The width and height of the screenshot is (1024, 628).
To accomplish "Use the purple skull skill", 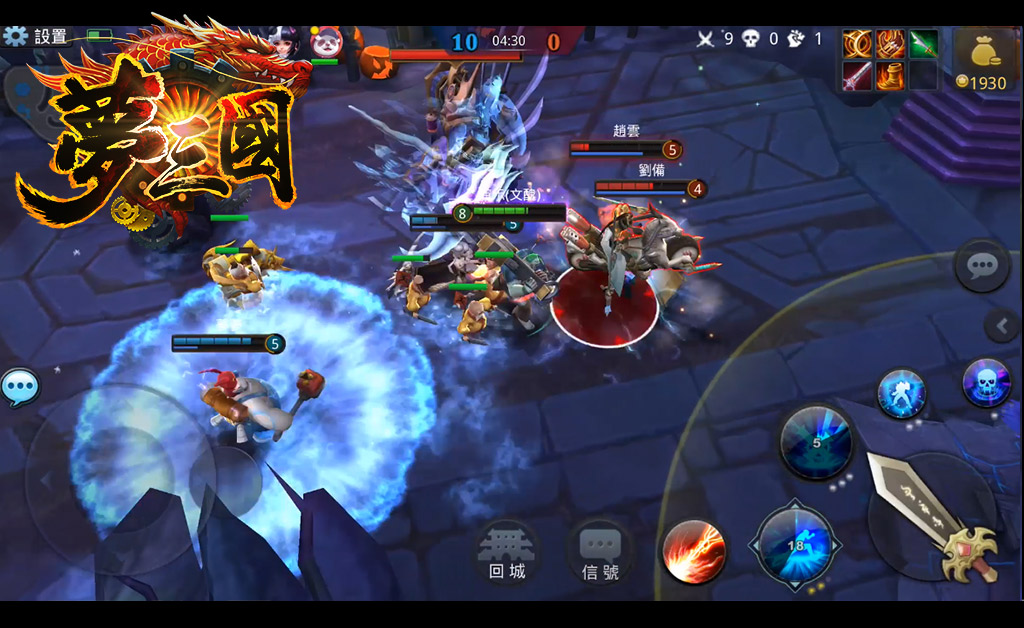I will 986,383.
